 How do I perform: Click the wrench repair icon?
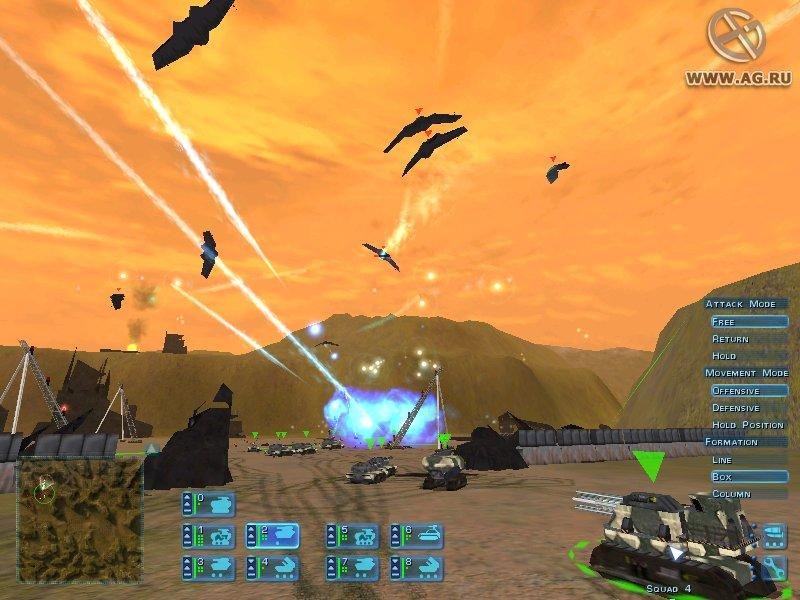(x=774, y=567)
